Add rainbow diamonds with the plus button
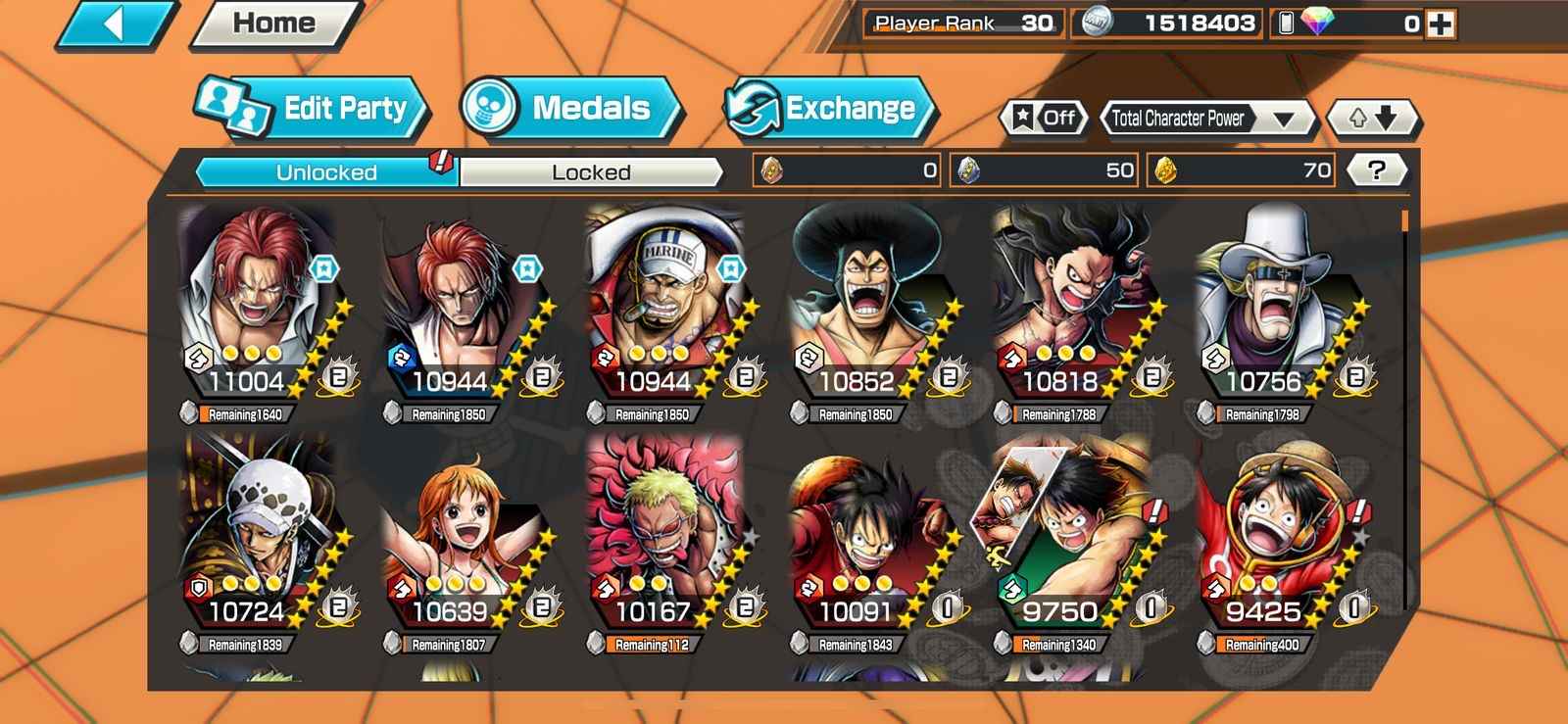Screen dimensions: 1568x724 click(1440, 24)
